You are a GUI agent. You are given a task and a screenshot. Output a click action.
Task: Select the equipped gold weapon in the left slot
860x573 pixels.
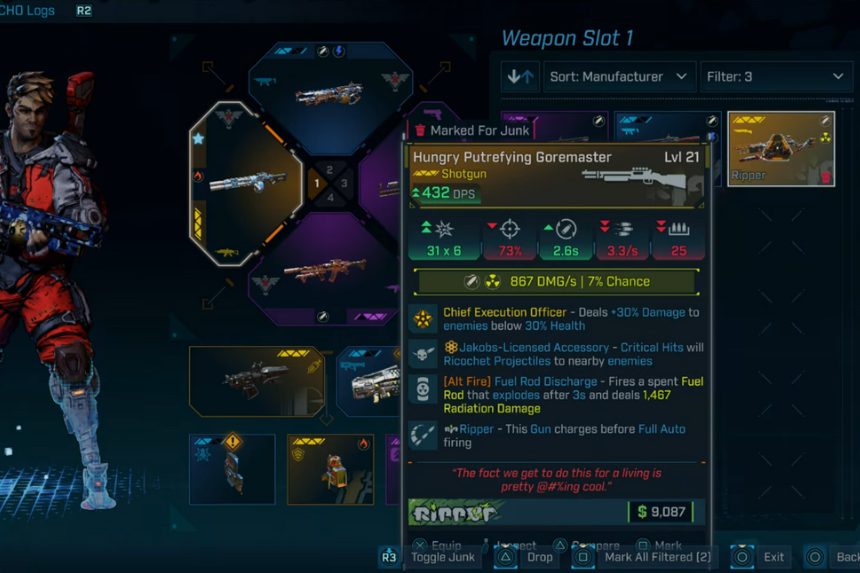tap(245, 184)
